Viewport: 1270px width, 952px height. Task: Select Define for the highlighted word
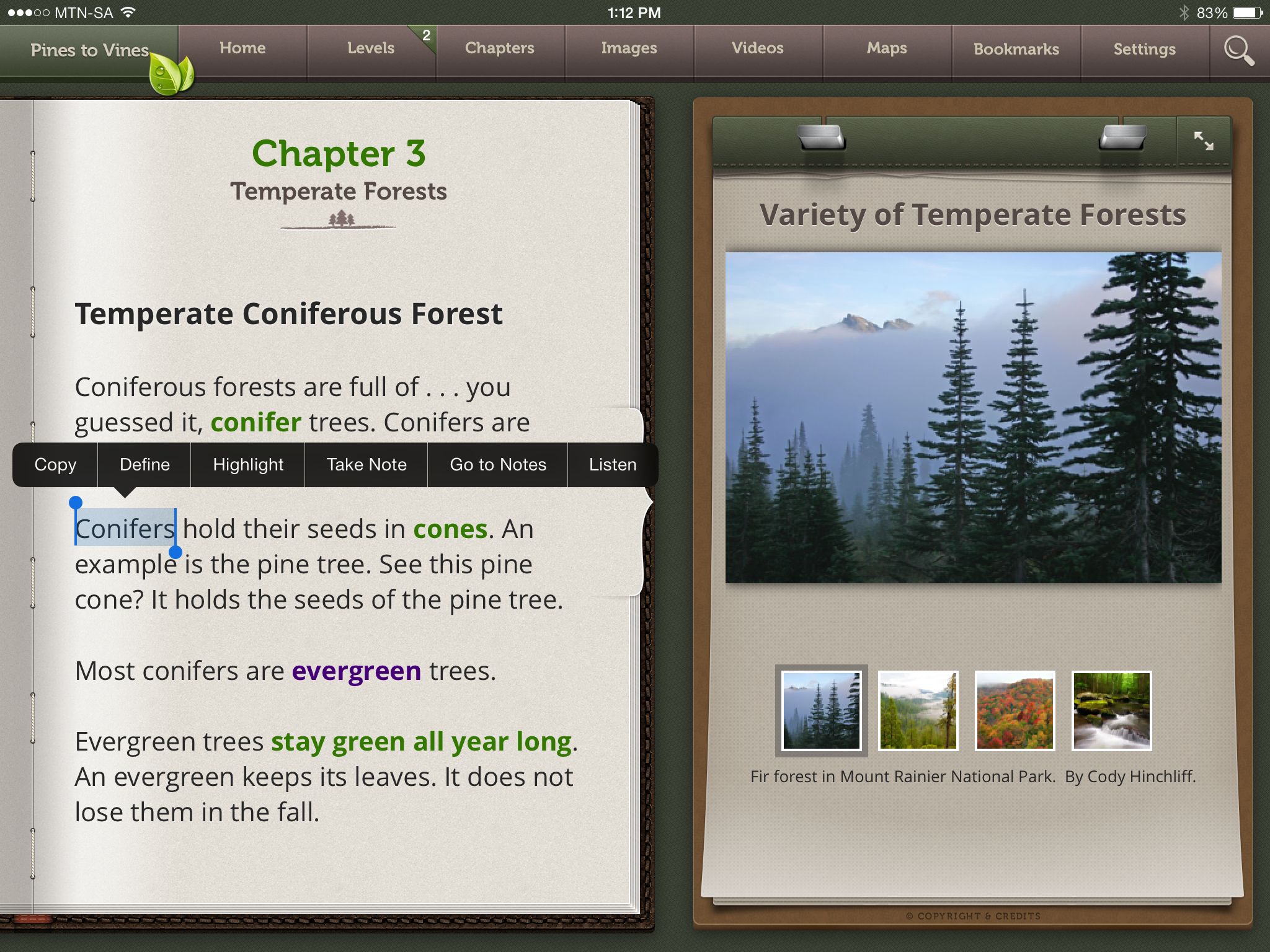tap(144, 465)
